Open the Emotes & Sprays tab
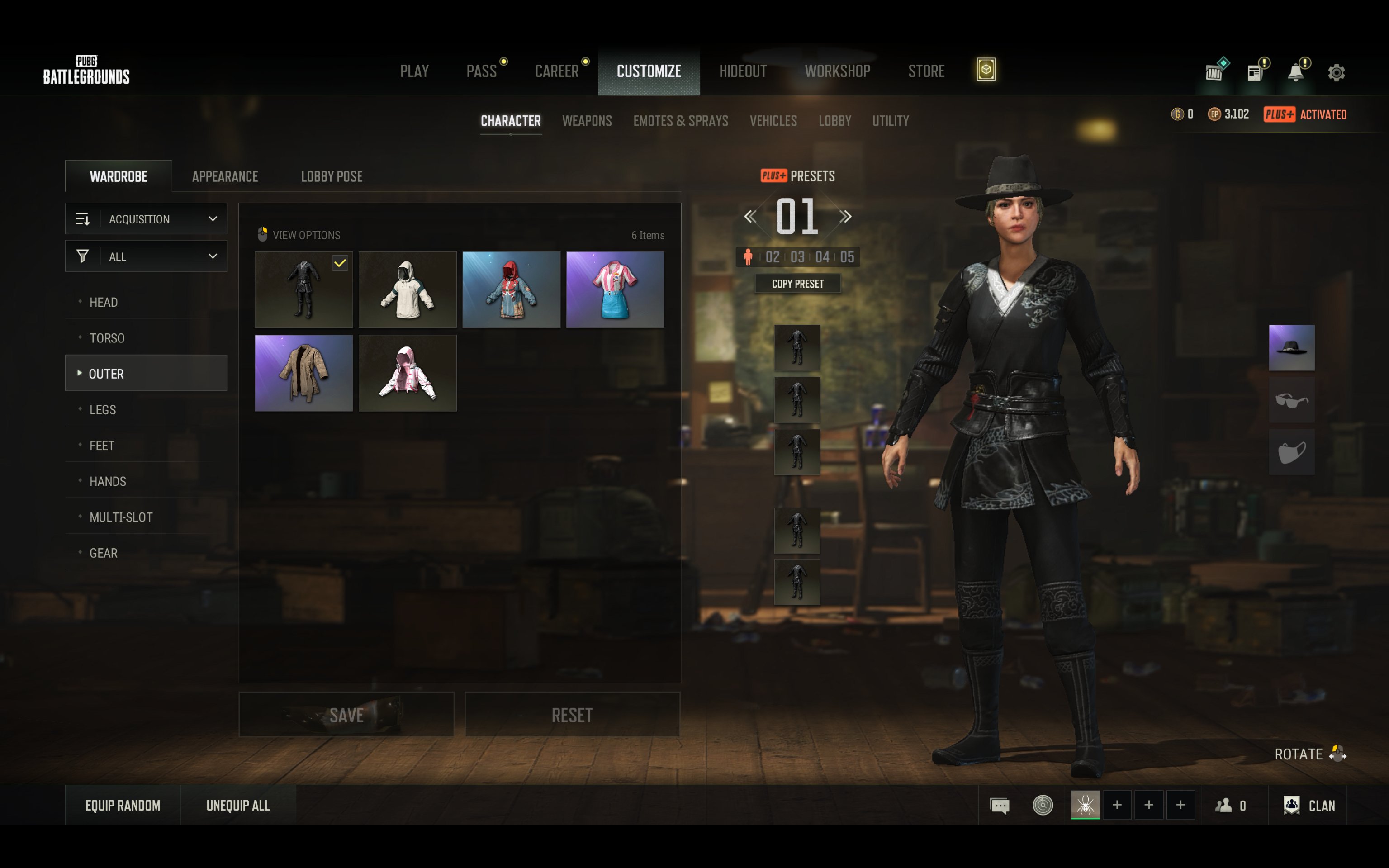This screenshot has height=868, width=1389. (x=680, y=121)
